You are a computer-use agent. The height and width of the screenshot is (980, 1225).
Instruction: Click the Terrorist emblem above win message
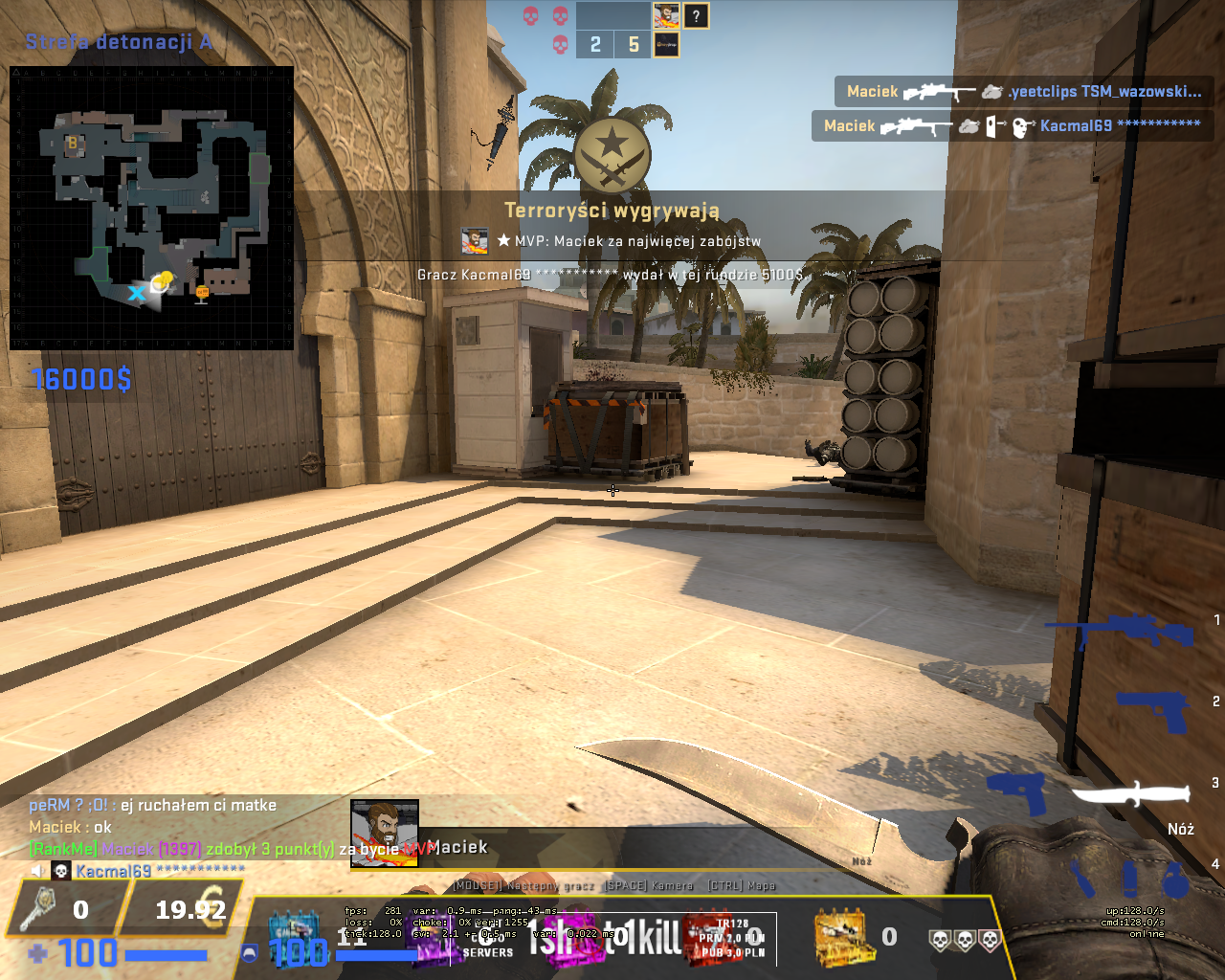click(x=612, y=155)
